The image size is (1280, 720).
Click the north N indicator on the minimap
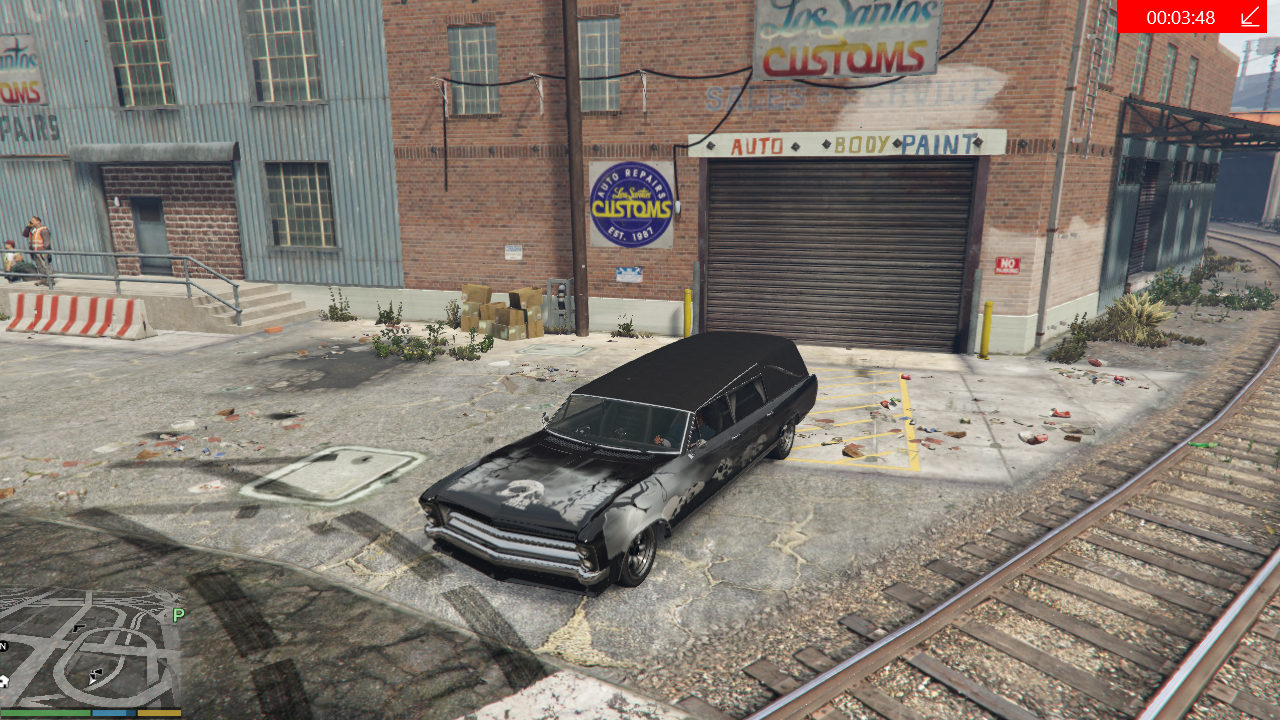[x=4, y=646]
